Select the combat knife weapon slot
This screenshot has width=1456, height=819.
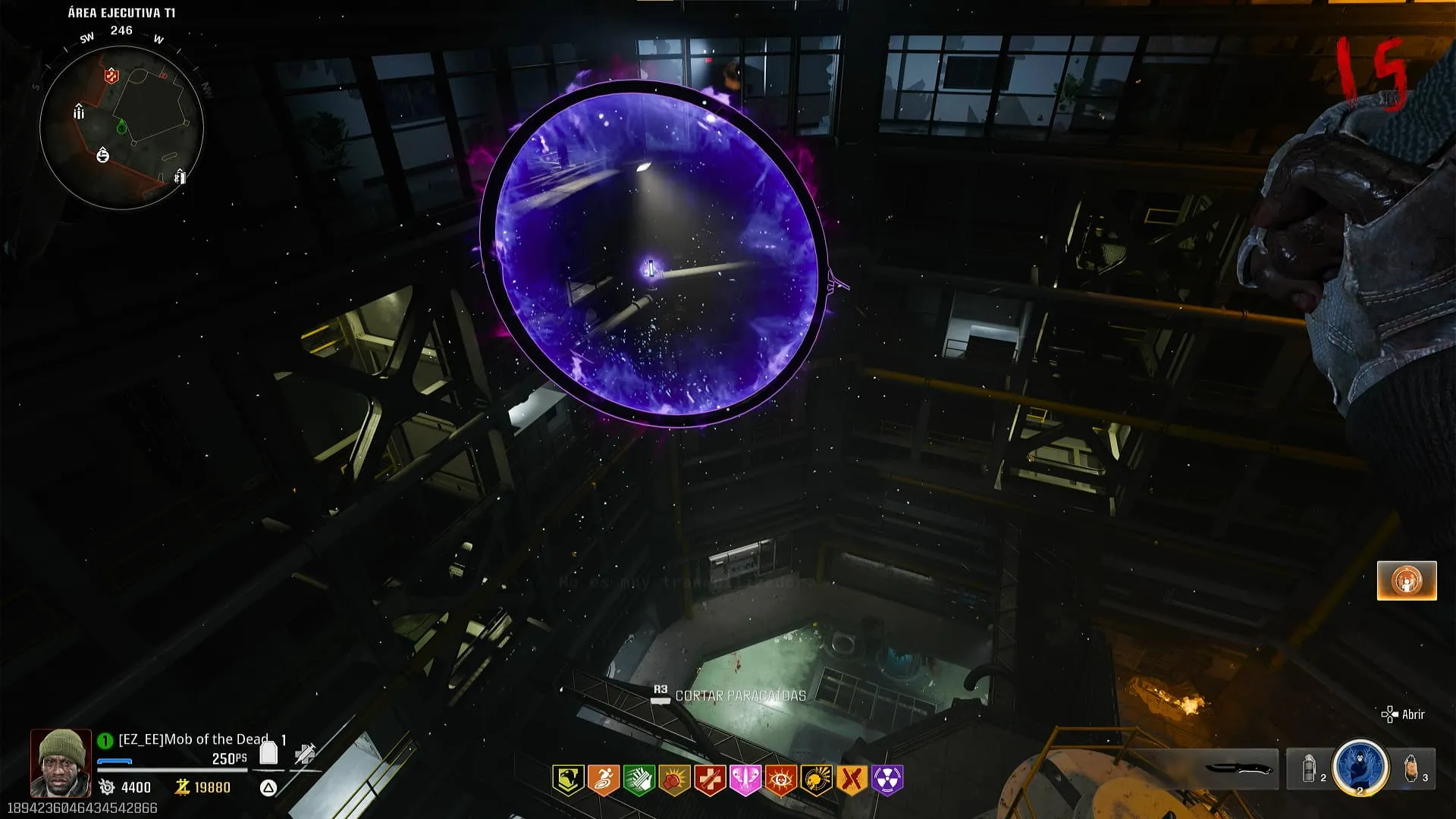point(1238,769)
